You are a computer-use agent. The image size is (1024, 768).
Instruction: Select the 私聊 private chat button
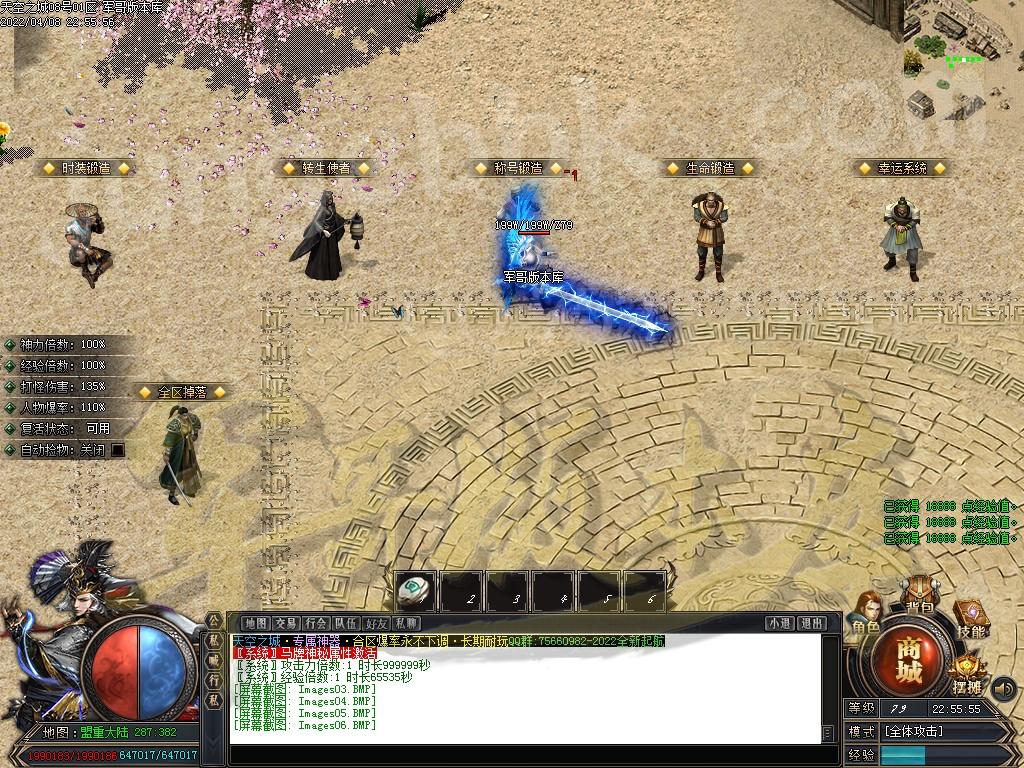pyautogui.click(x=406, y=623)
